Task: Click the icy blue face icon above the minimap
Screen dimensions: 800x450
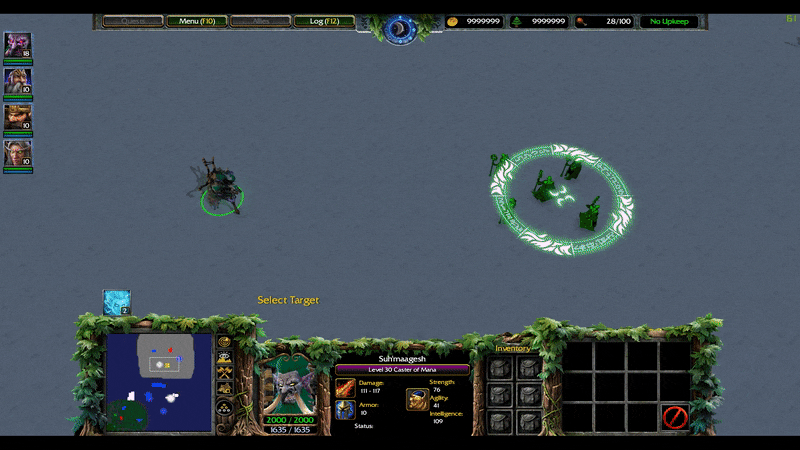Action: click(117, 302)
